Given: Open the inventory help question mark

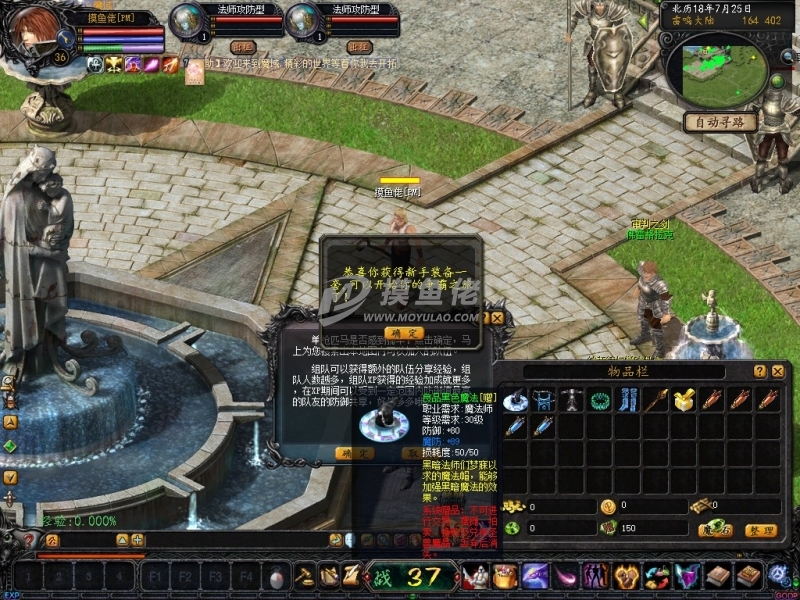Looking at the screenshot, I should (760, 371).
